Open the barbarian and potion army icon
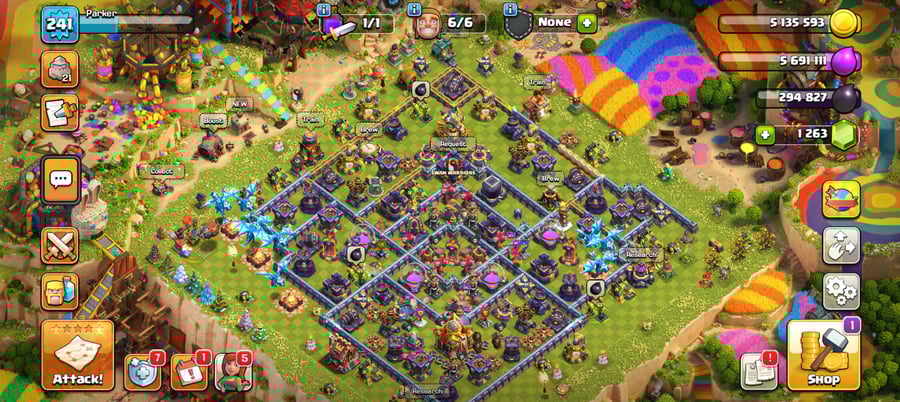The height and width of the screenshot is (402, 900). (x=60, y=291)
